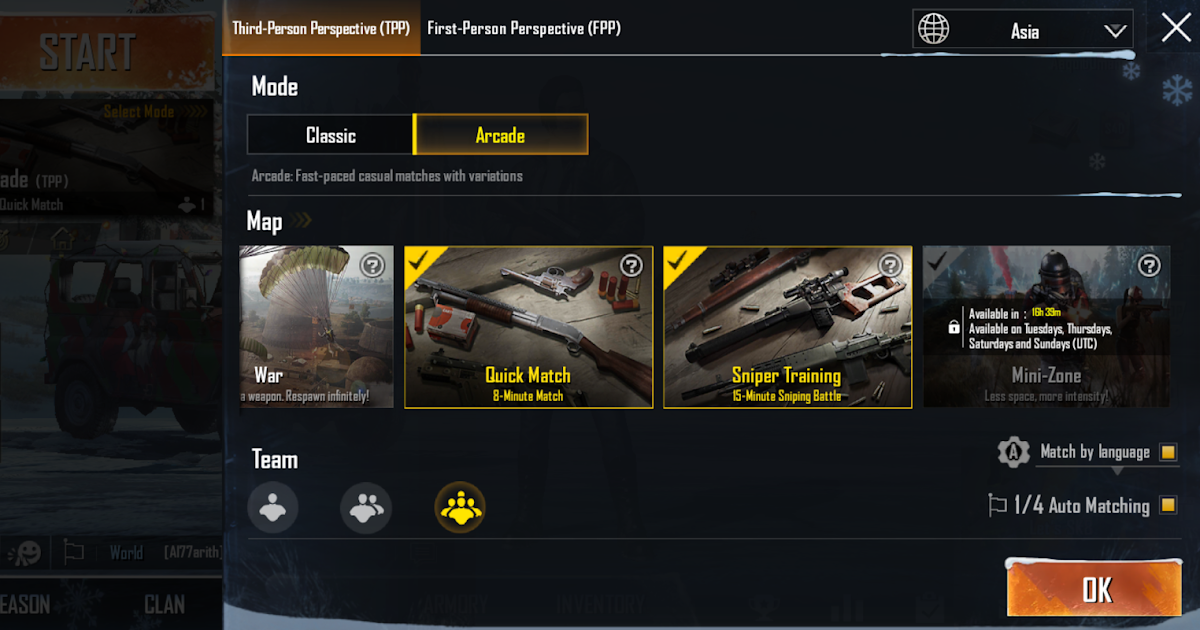Screen dimensions: 1200x630
Task: Pick the duo team option
Action: 366,507
